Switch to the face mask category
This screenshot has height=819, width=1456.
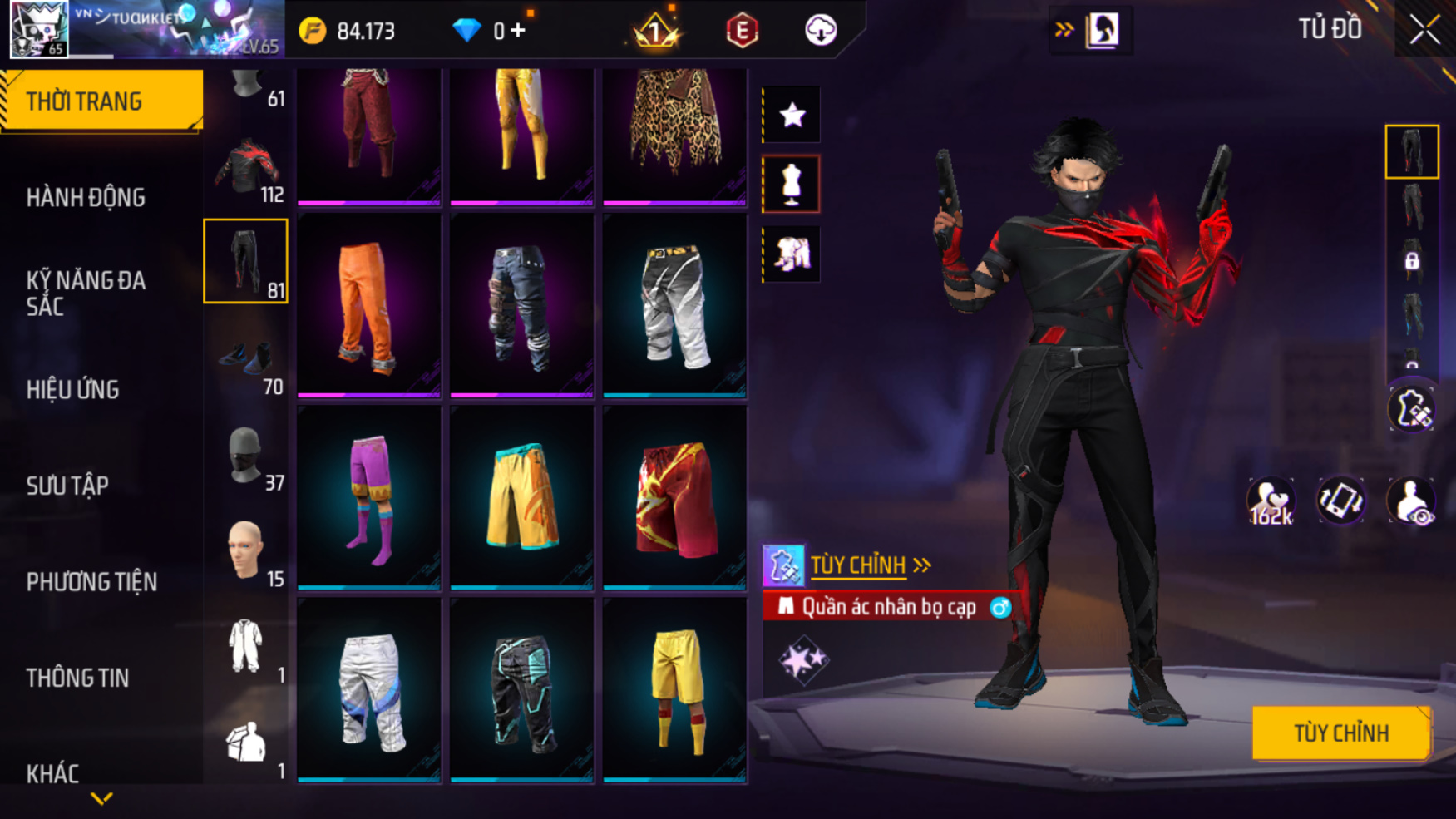point(246,456)
